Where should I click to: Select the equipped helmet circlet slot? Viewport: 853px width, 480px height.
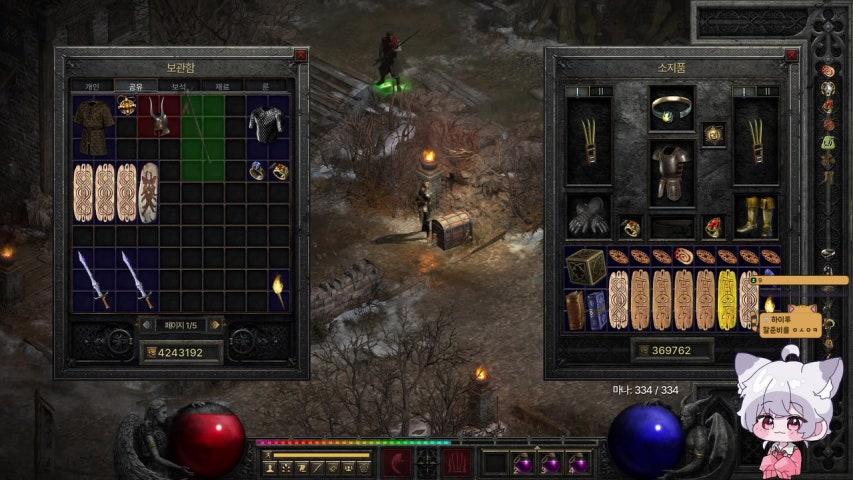click(x=671, y=108)
